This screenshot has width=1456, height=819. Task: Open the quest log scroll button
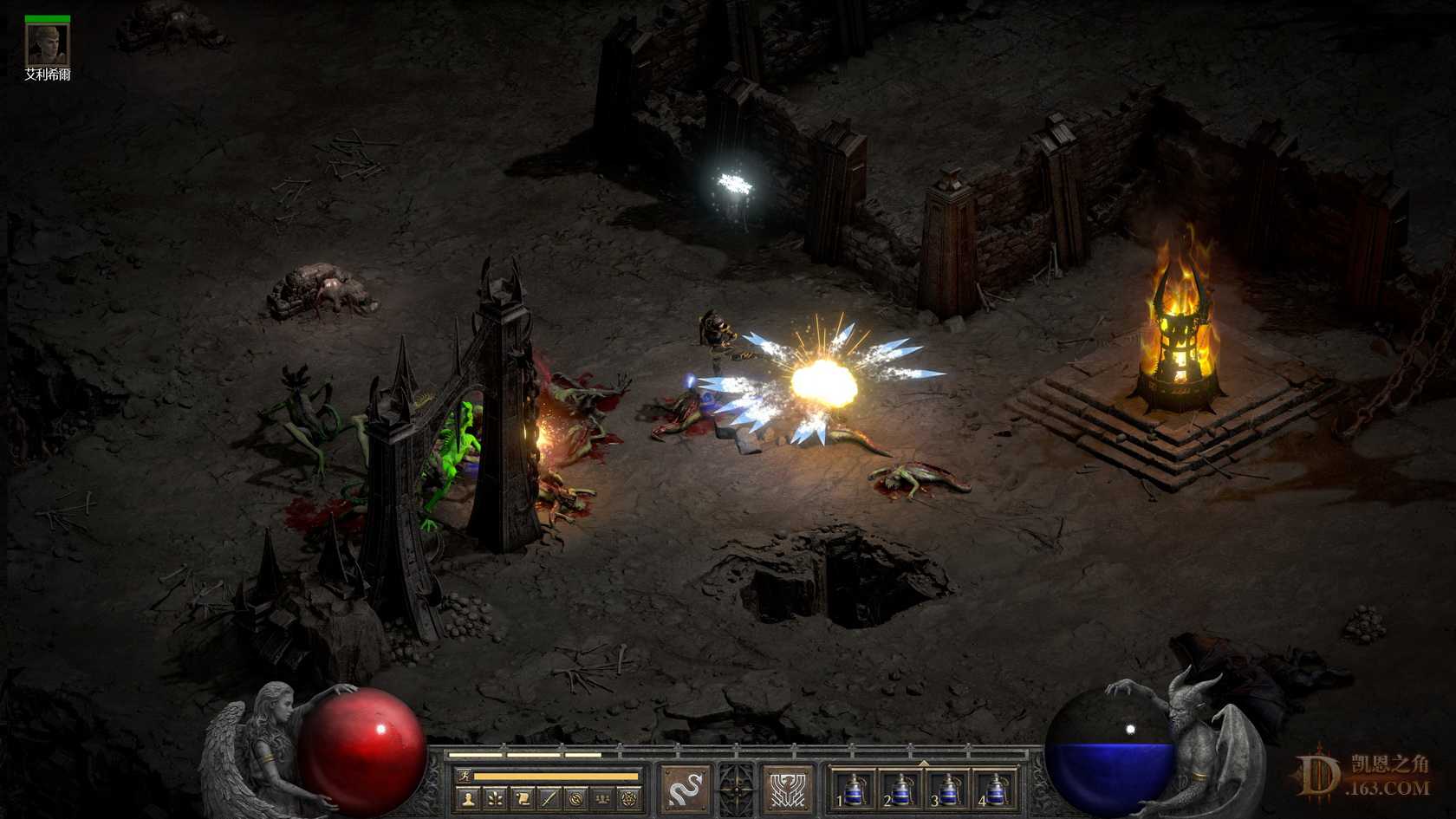(x=522, y=799)
